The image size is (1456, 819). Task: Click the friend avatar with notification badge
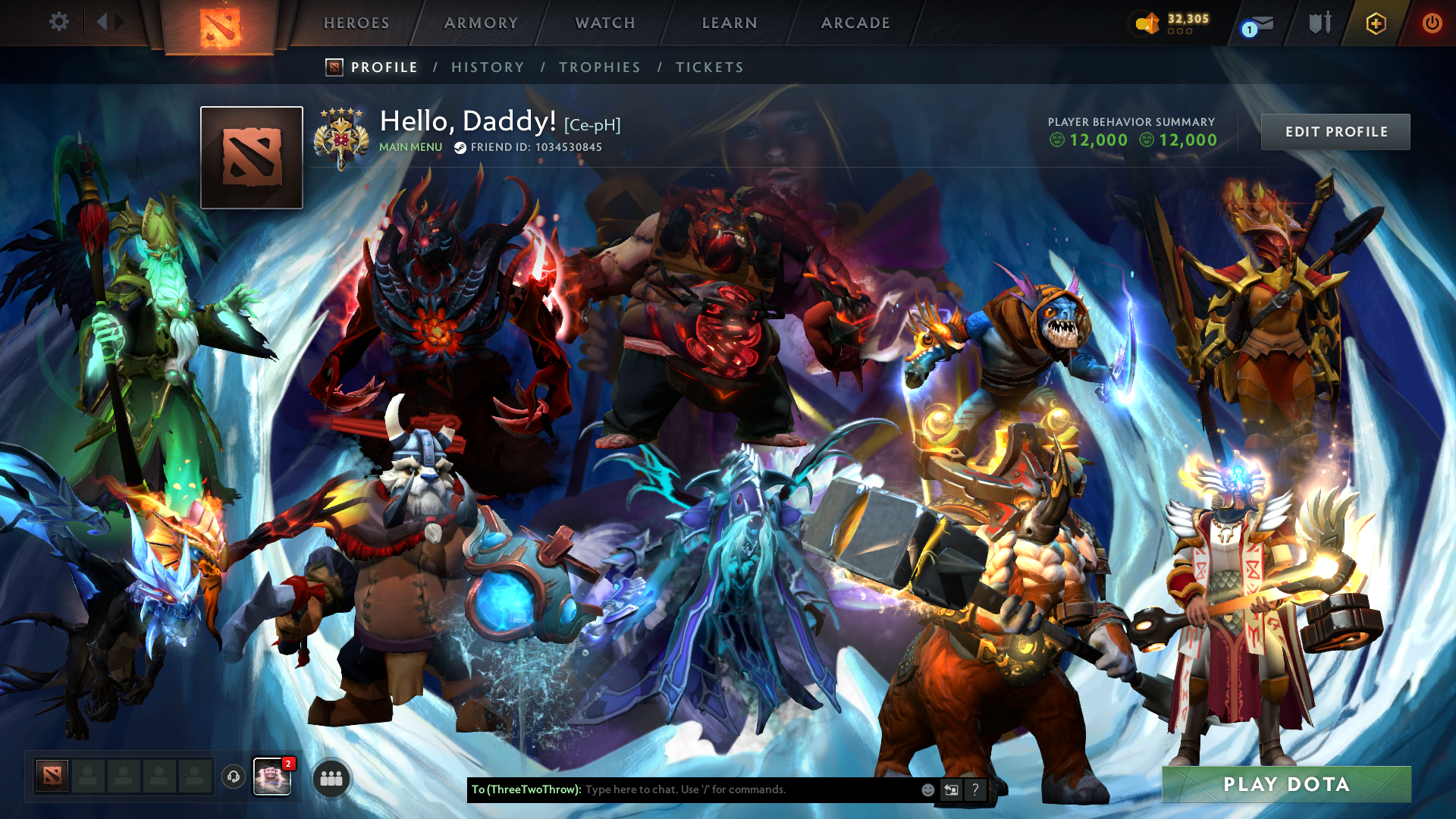coord(272,778)
